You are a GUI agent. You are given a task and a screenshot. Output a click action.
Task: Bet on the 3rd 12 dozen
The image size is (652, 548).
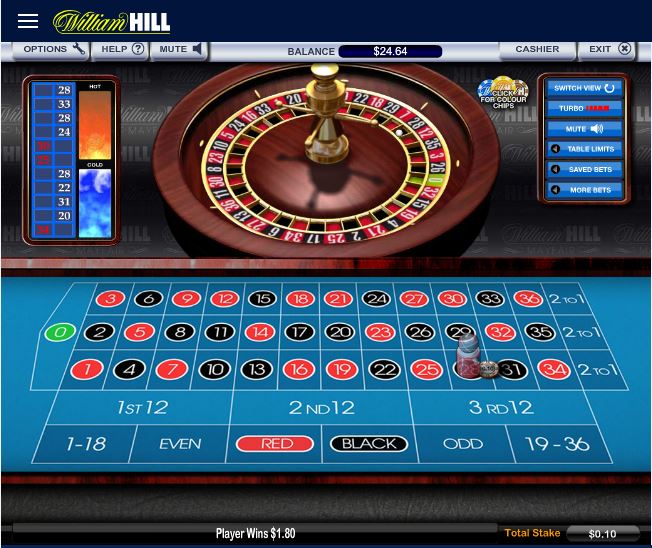501,407
